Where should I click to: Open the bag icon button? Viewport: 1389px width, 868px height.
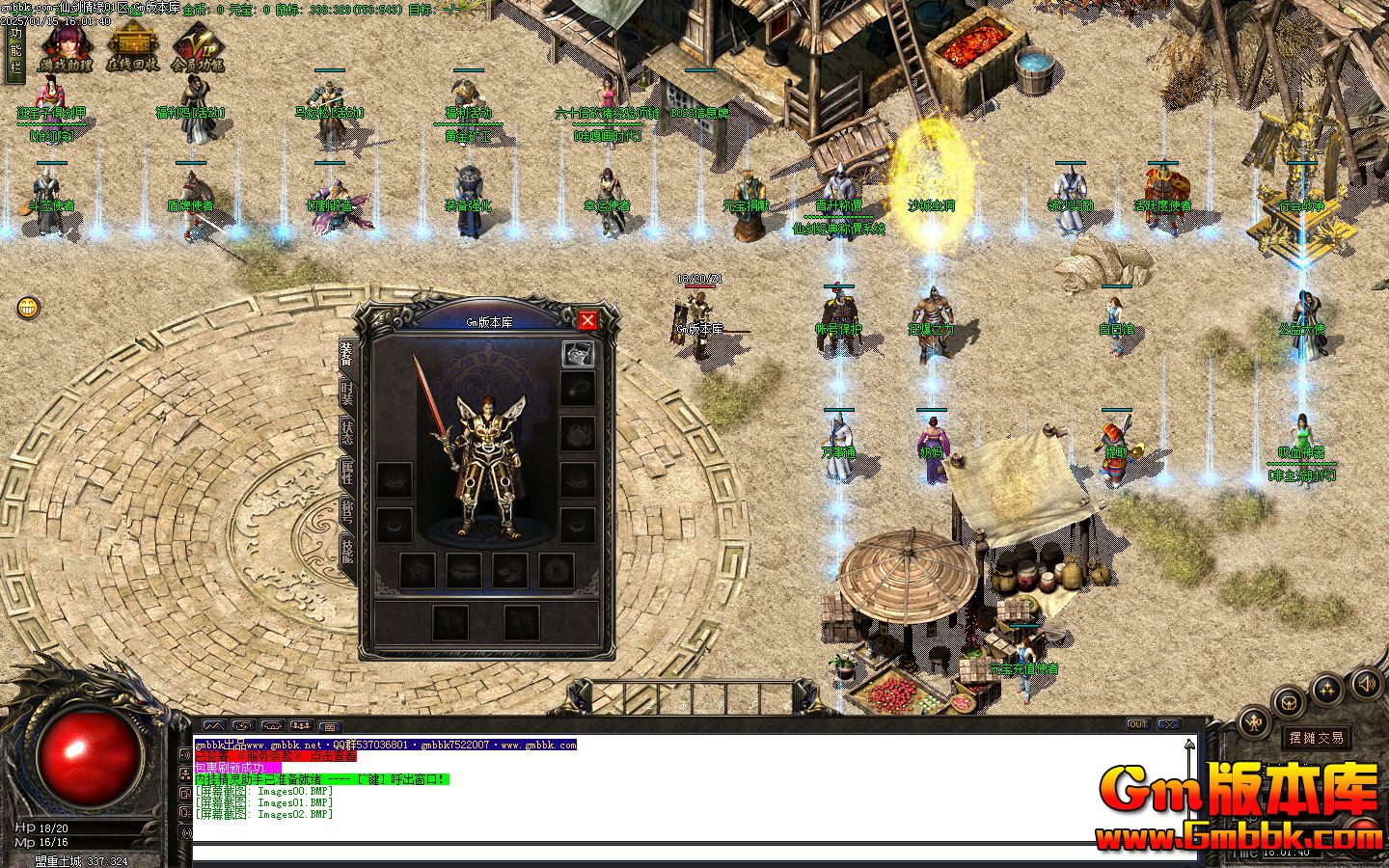click(x=1288, y=701)
